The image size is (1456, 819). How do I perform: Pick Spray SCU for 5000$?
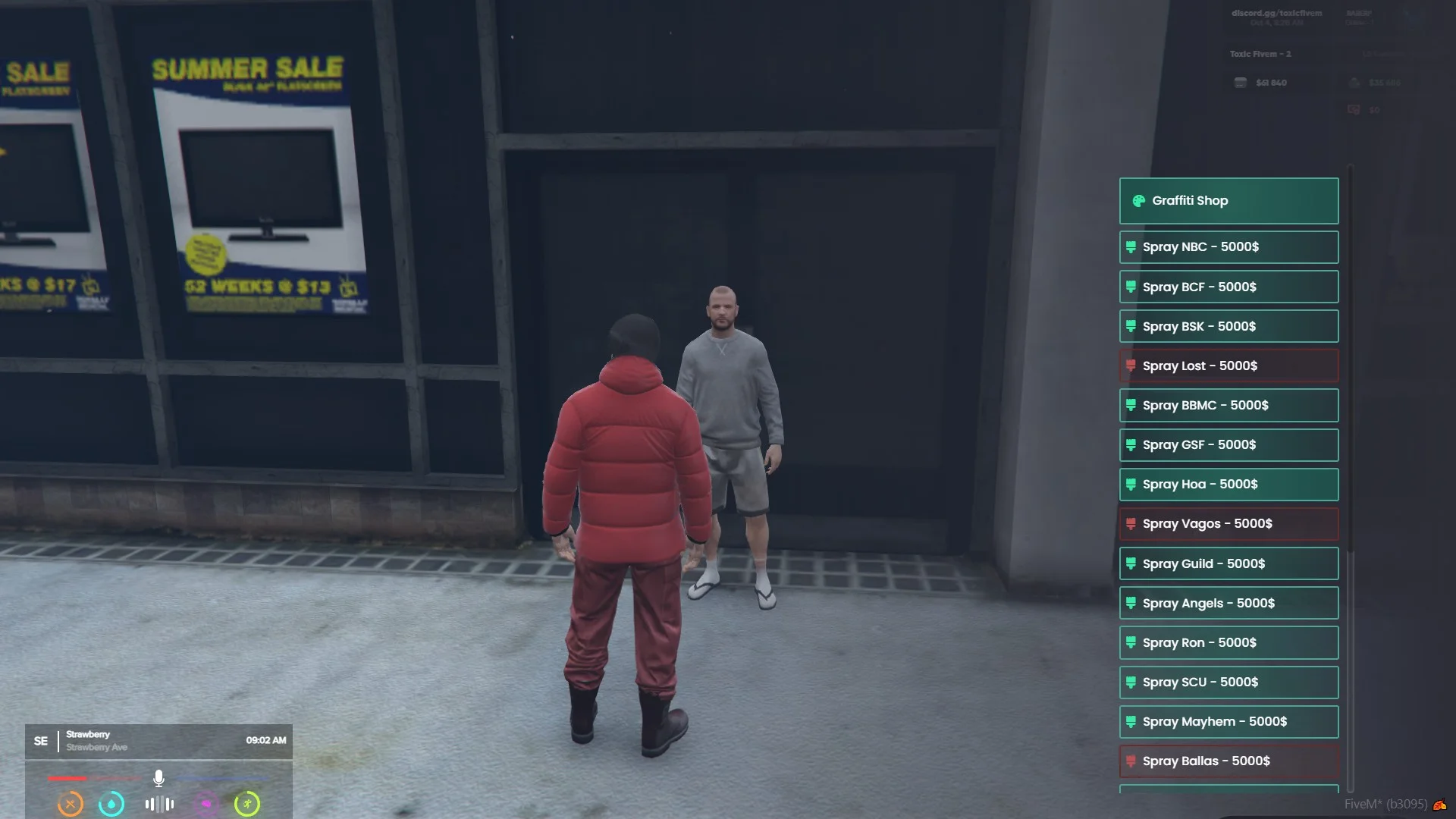[x=1228, y=682]
